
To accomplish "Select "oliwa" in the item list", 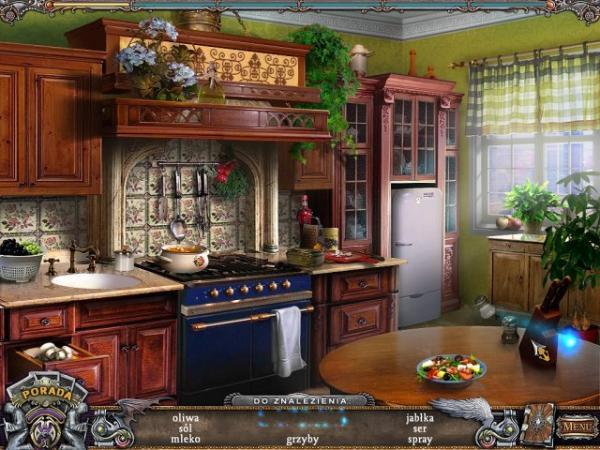I will [186, 417].
